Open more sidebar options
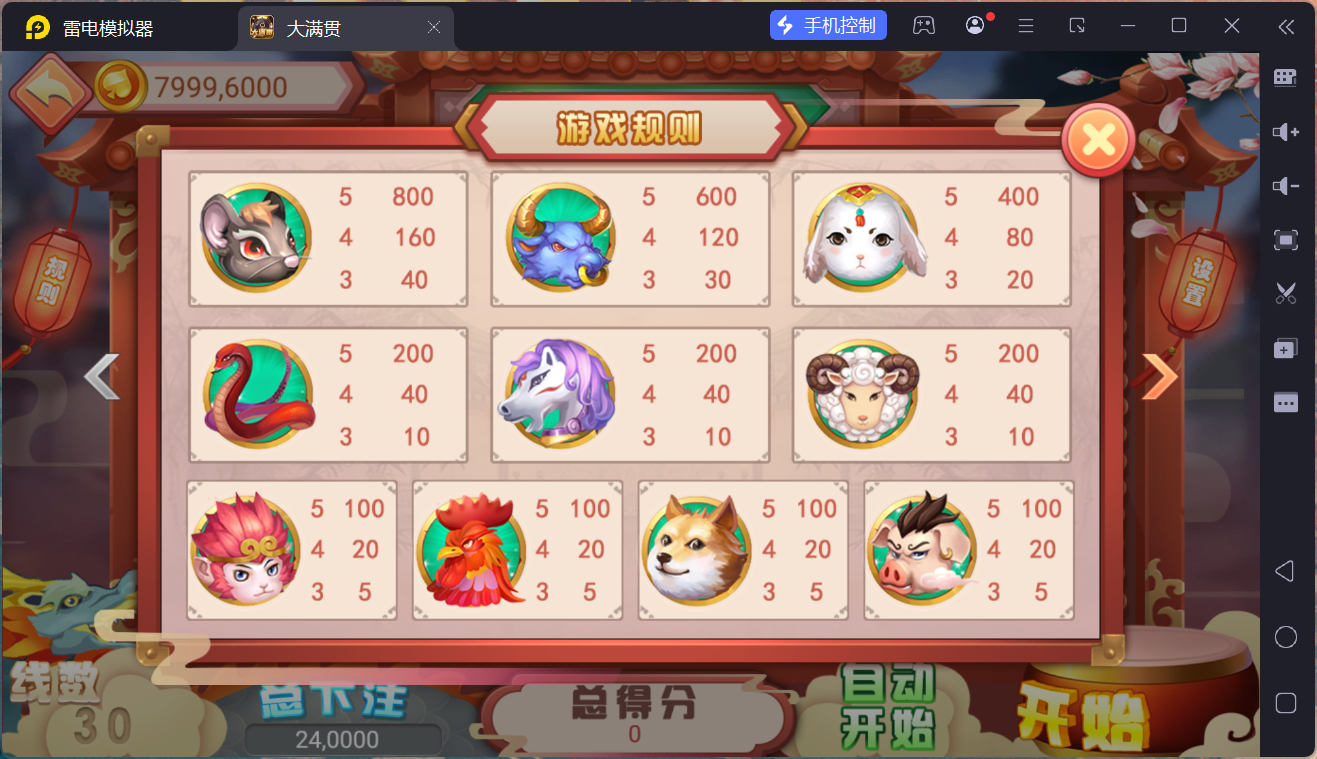The height and width of the screenshot is (759, 1317). (1285, 400)
